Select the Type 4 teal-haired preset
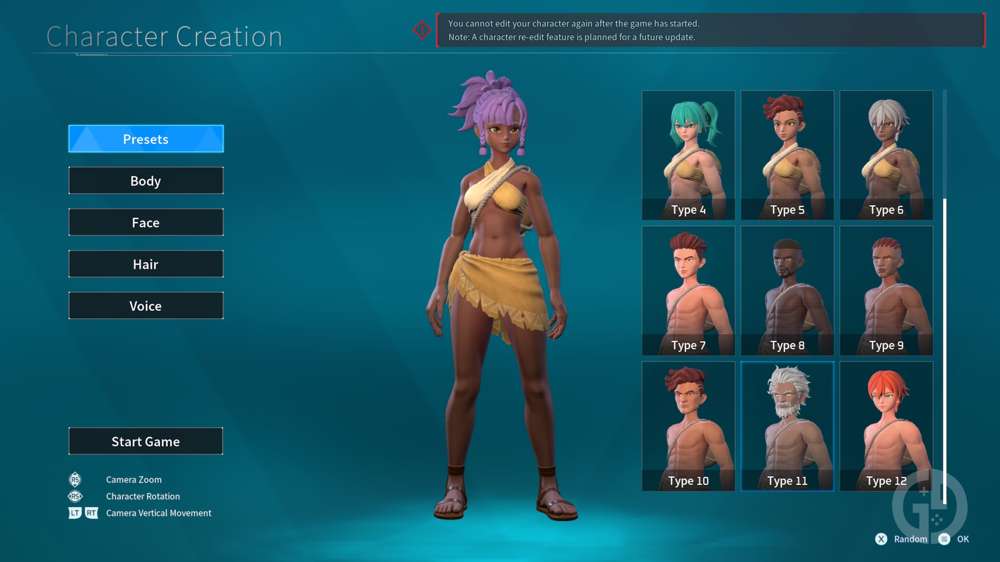Viewport: 1000px width, 562px height. pyautogui.click(x=688, y=155)
